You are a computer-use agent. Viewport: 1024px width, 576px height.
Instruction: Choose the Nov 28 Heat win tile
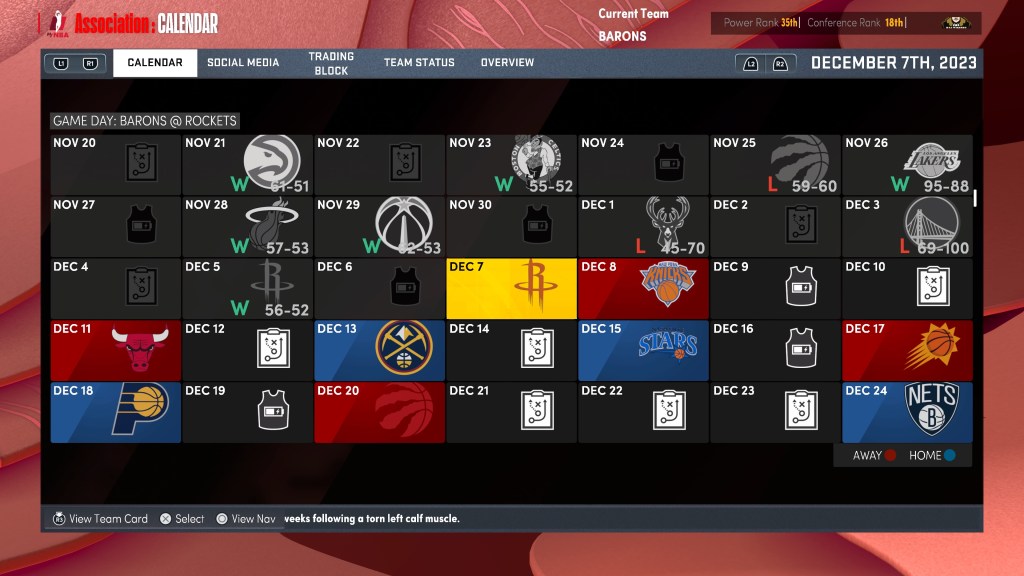tap(247, 226)
